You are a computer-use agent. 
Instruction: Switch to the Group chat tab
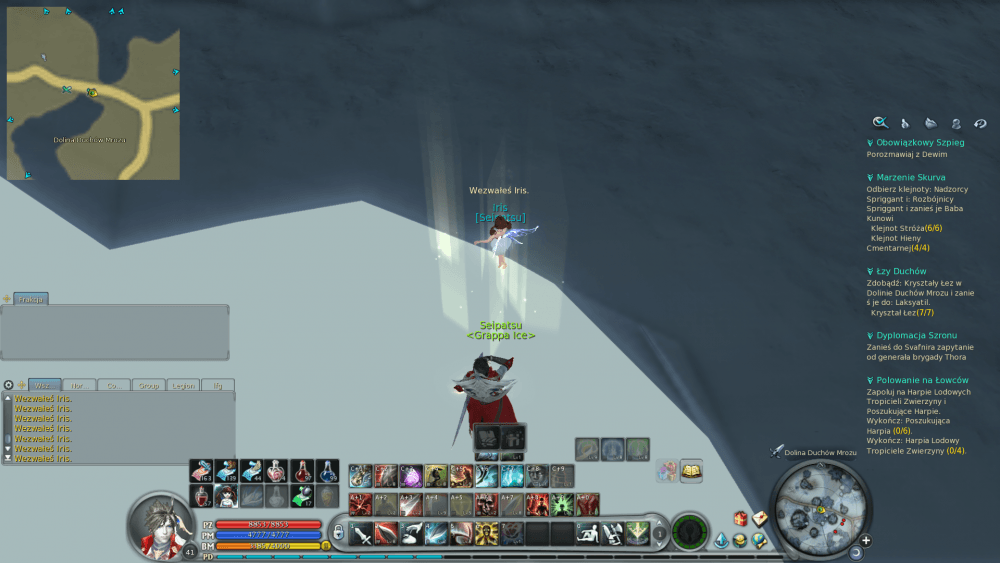point(149,384)
